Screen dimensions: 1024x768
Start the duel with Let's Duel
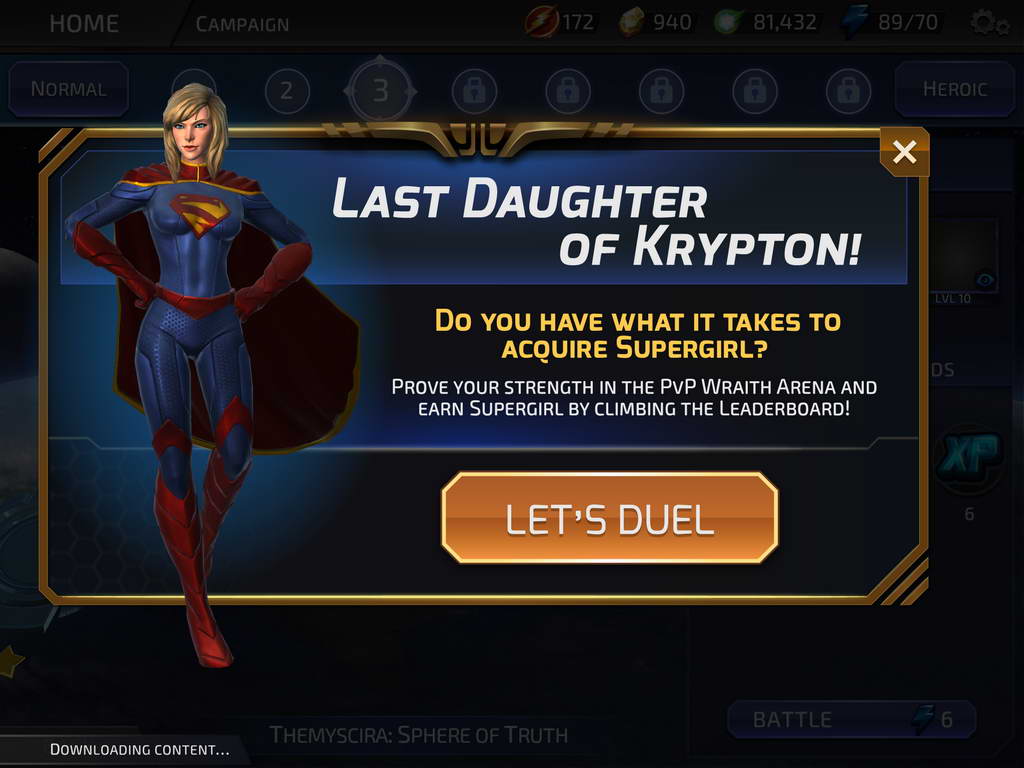click(x=609, y=518)
